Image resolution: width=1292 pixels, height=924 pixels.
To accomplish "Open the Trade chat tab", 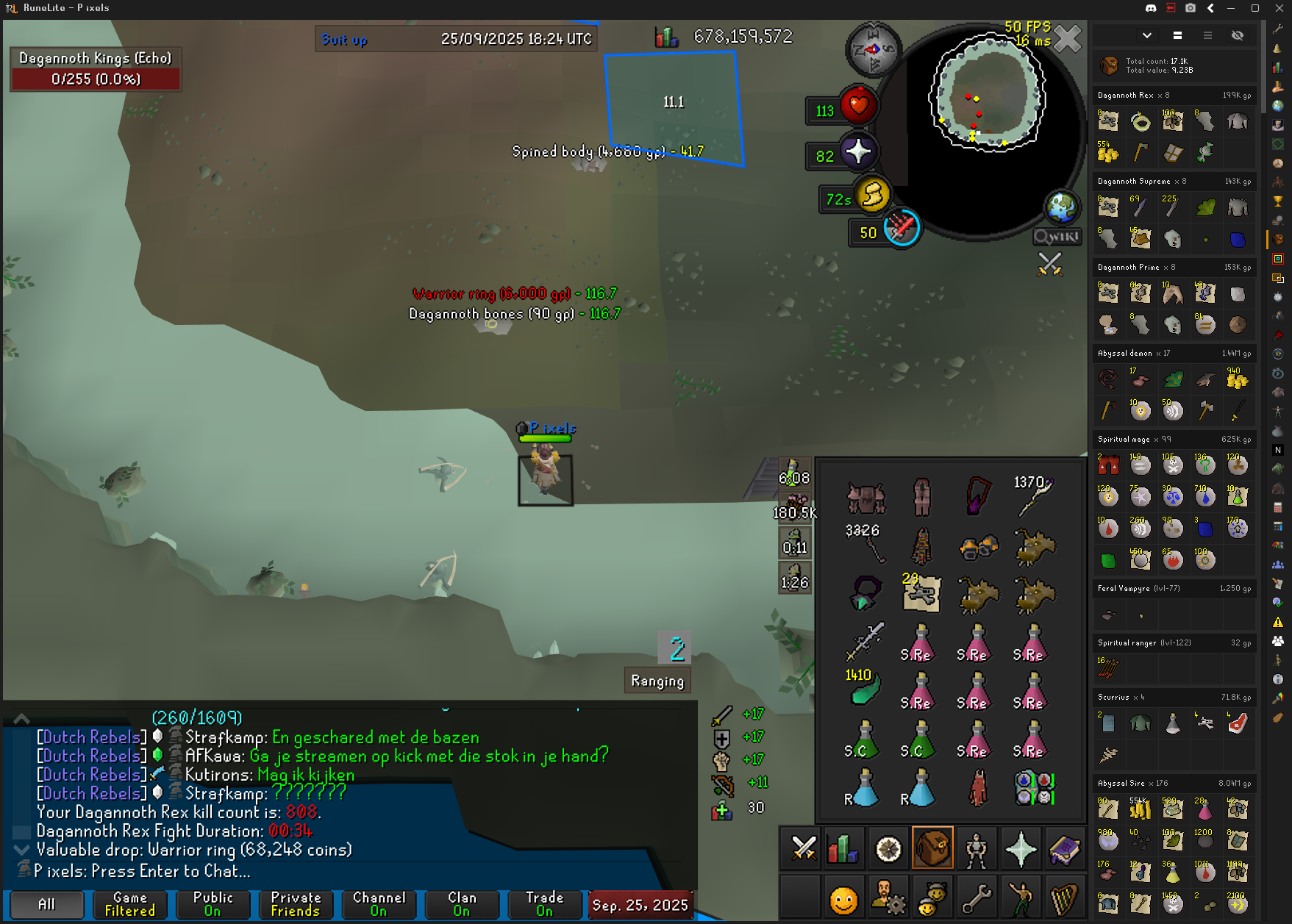I will pos(545,904).
